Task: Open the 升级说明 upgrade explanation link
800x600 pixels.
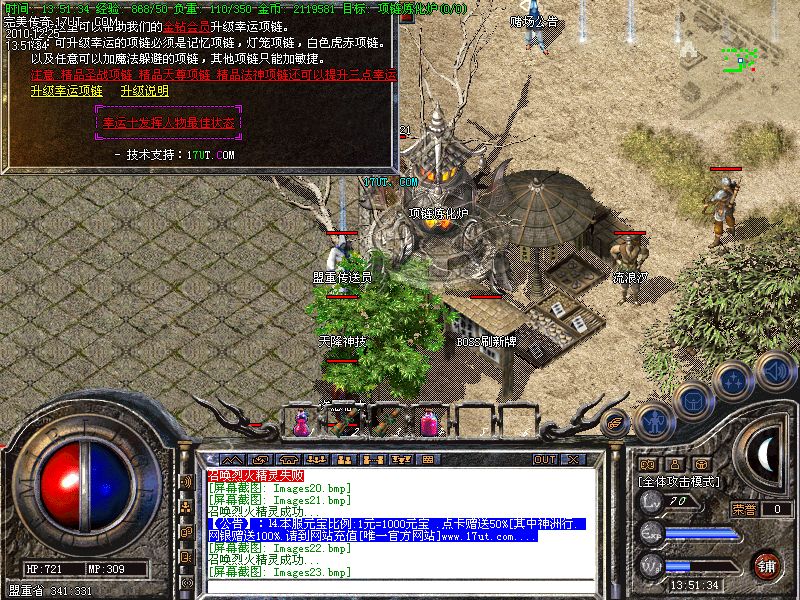Action: [x=144, y=90]
